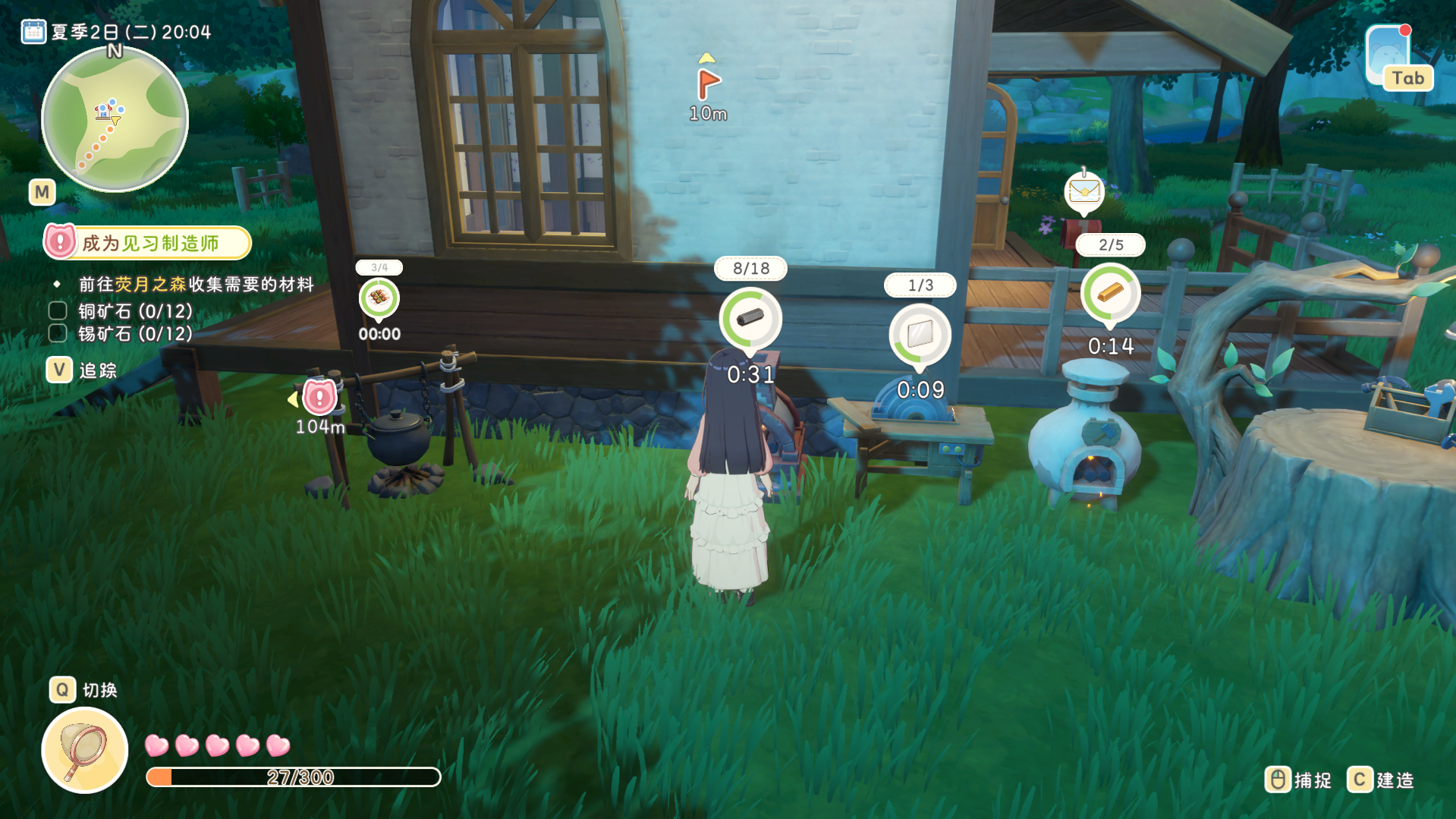Click the charcoal crafting progress bubble
Screen dimensions: 1456x819
coord(750,319)
